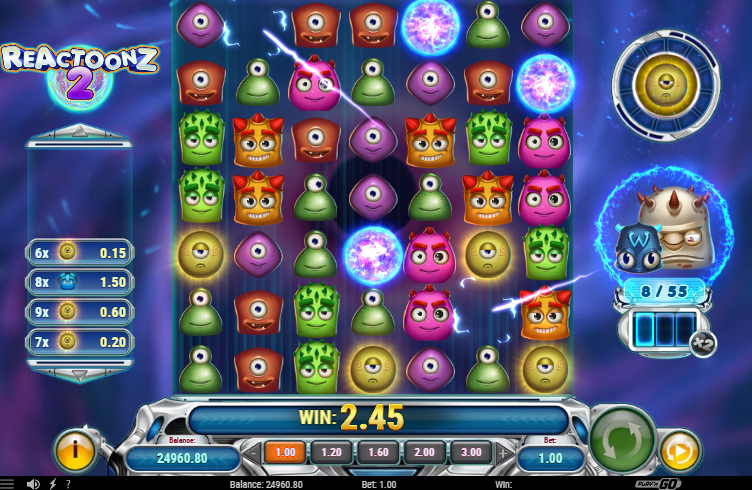Open the autoplay options
This screenshot has width=752, height=490.
pyautogui.click(x=680, y=451)
